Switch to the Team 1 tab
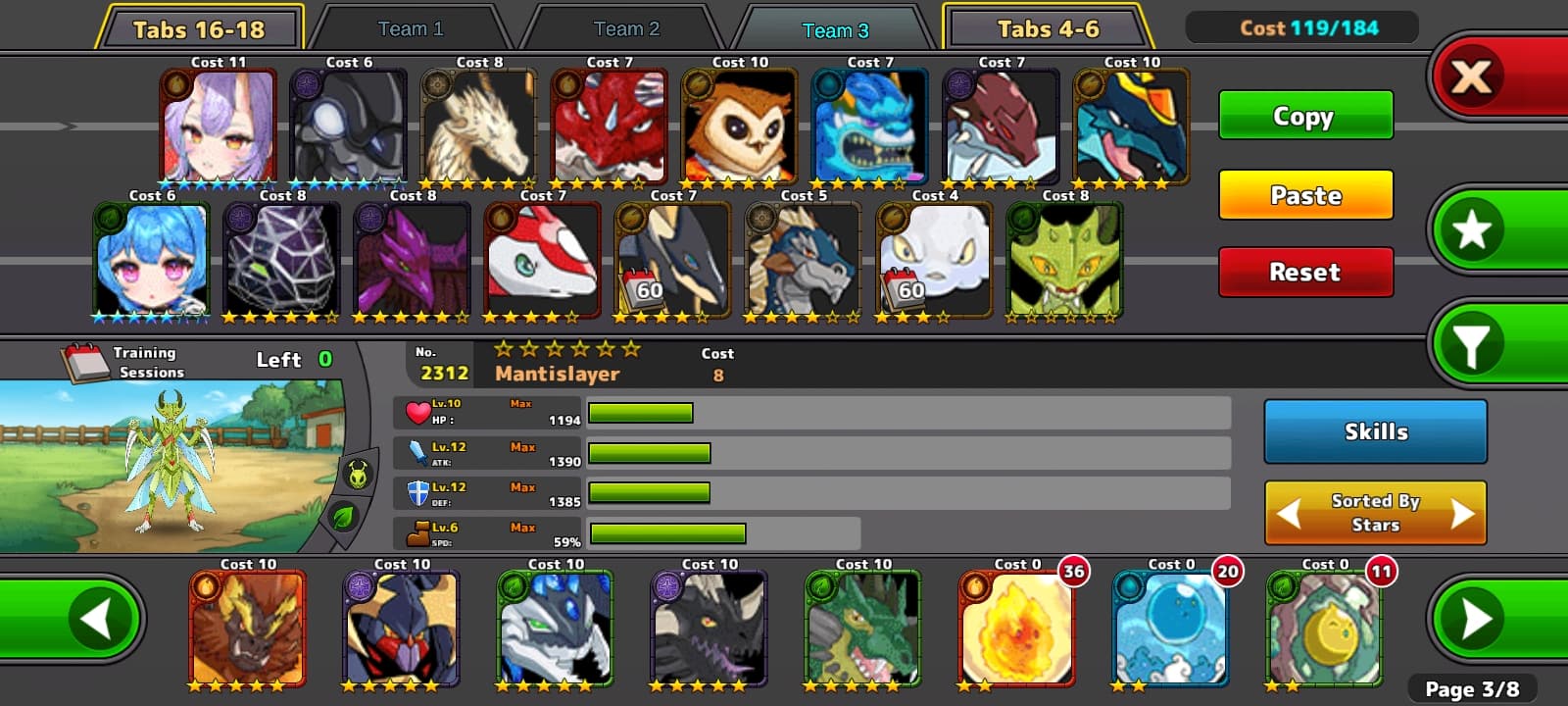 tap(411, 29)
